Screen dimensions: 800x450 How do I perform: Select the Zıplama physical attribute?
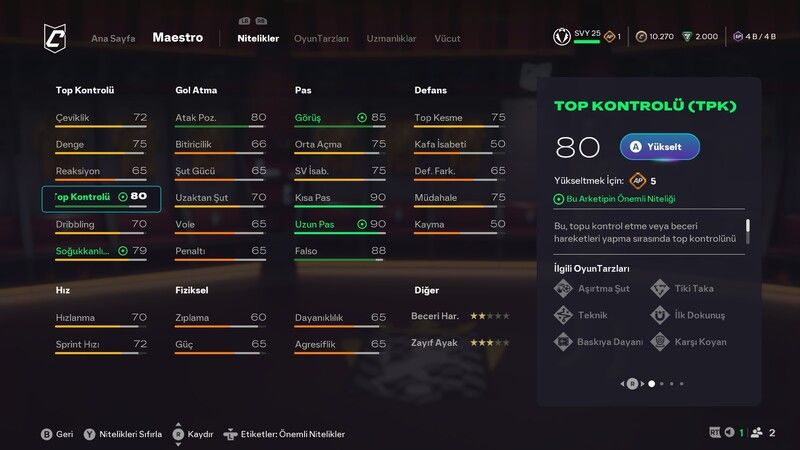tap(220, 318)
